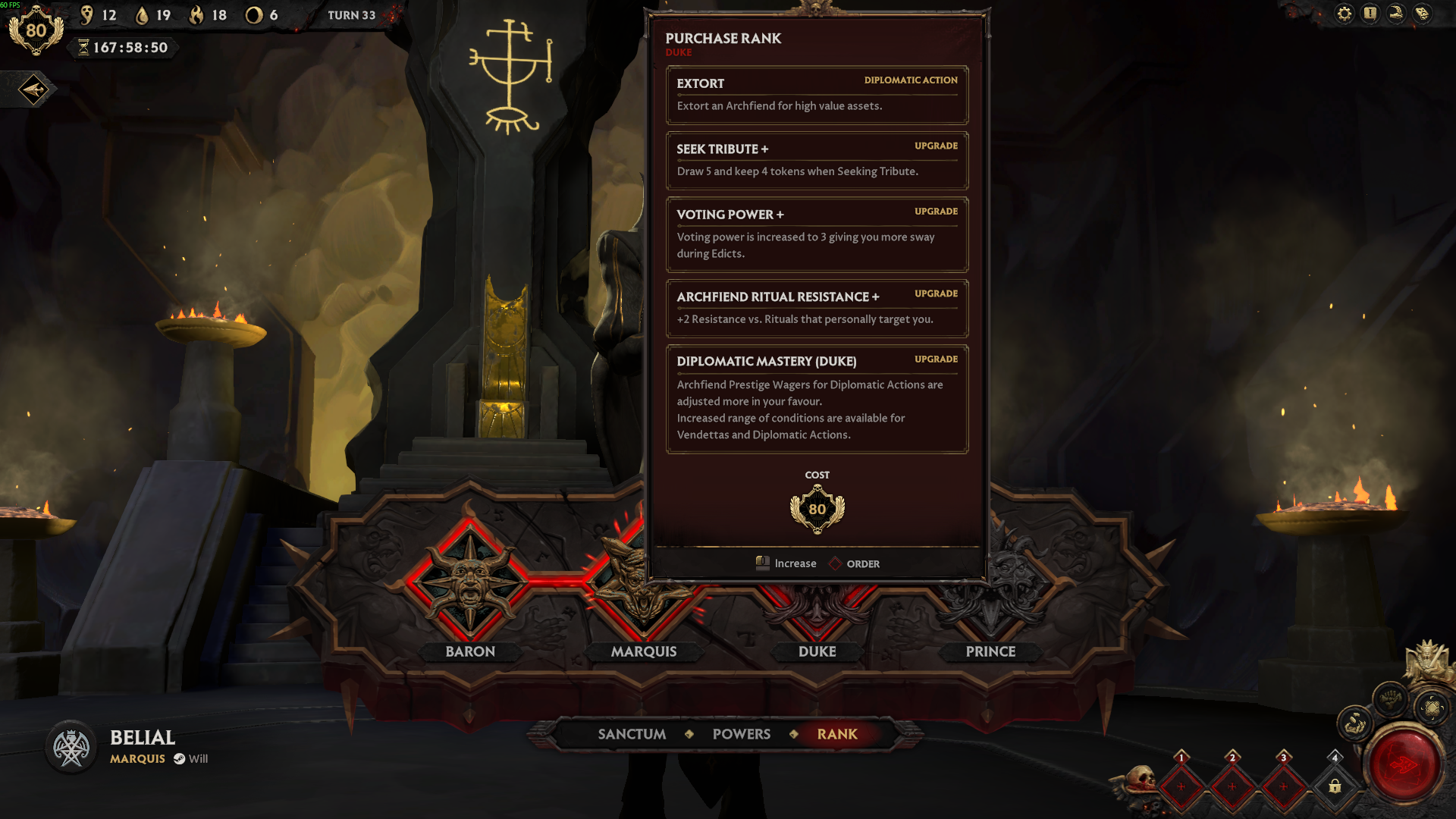This screenshot has width=1456, height=819.
Task: Click the locked order slot 4
Action: [x=1335, y=786]
